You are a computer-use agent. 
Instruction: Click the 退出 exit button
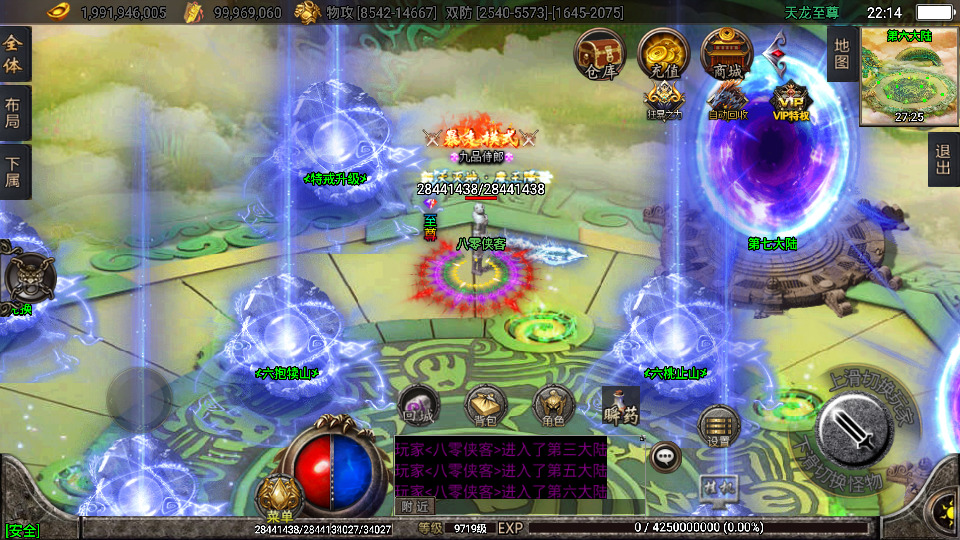(x=943, y=159)
